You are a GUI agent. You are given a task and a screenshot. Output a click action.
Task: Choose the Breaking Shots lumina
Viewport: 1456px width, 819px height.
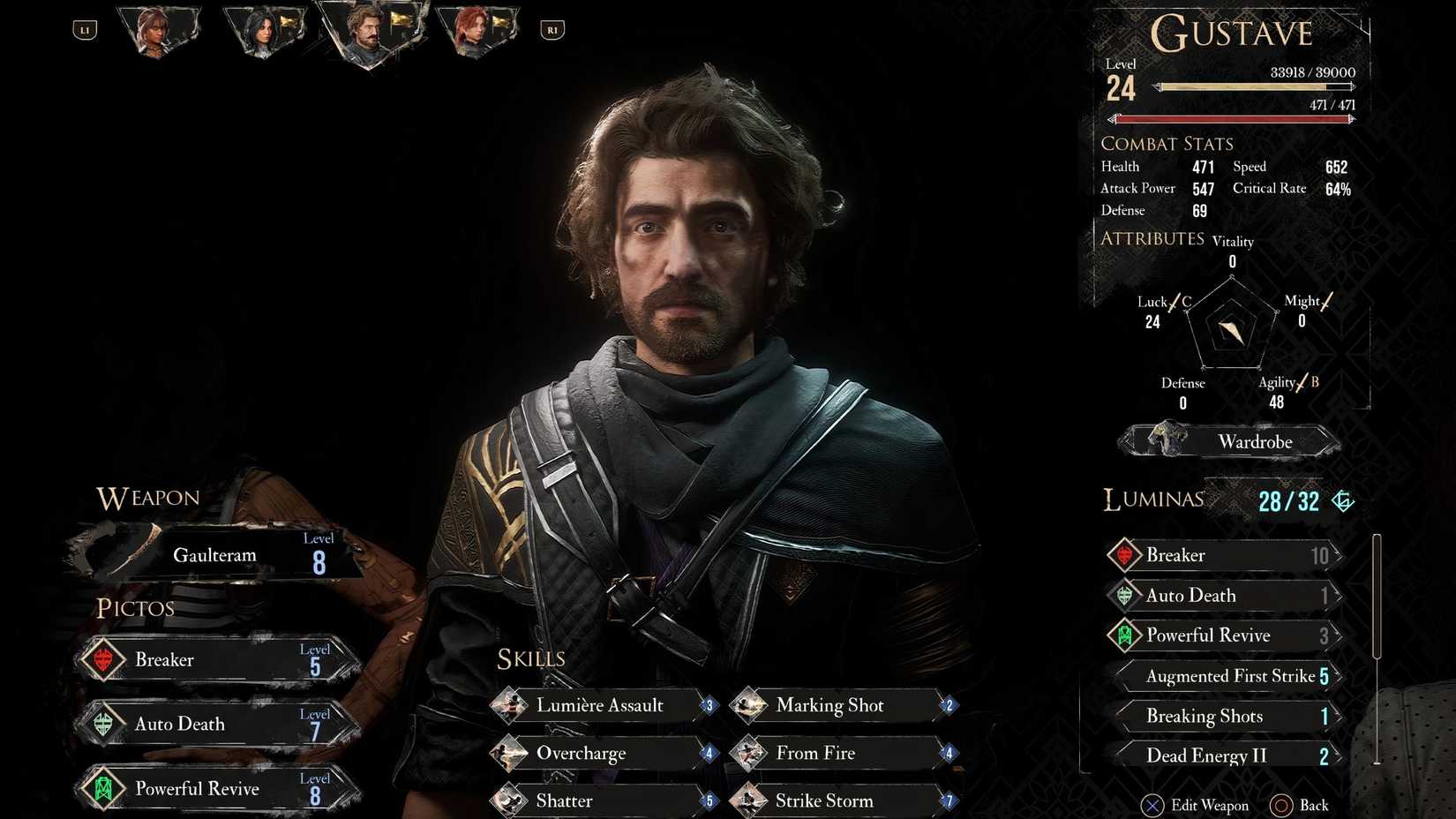click(x=1228, y=716)
